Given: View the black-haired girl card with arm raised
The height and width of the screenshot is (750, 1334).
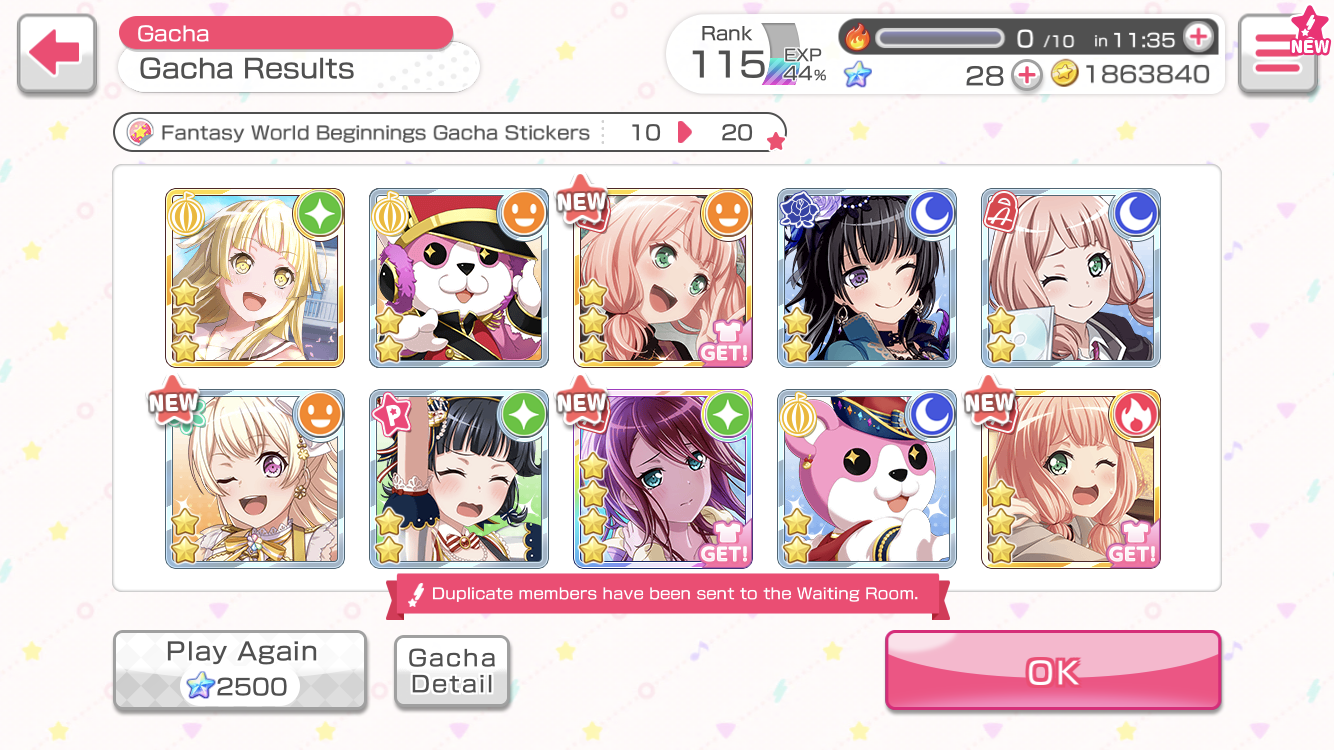Looking at the screenshot, I should [x=459, y=479].
